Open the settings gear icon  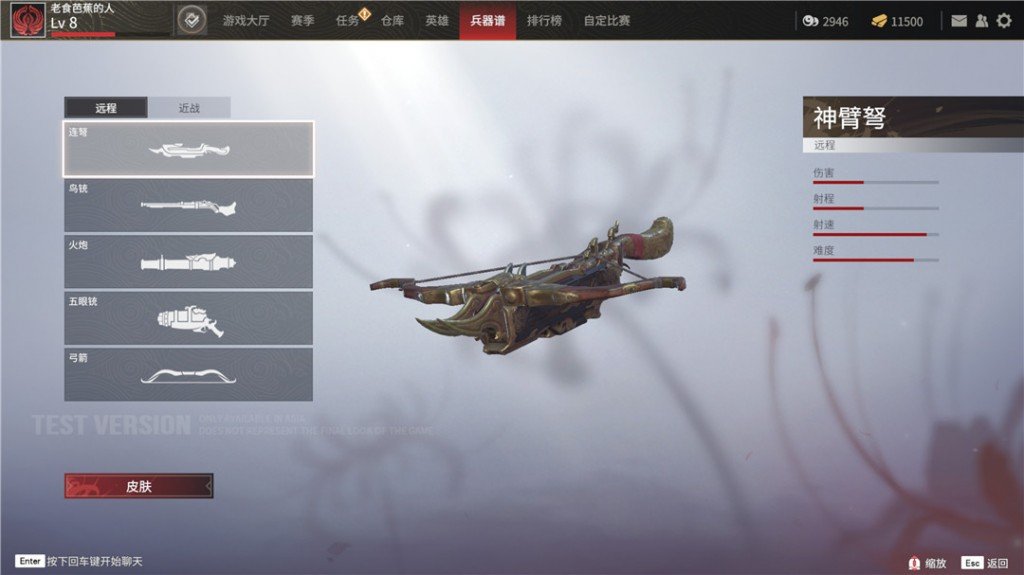point(1003,21)
